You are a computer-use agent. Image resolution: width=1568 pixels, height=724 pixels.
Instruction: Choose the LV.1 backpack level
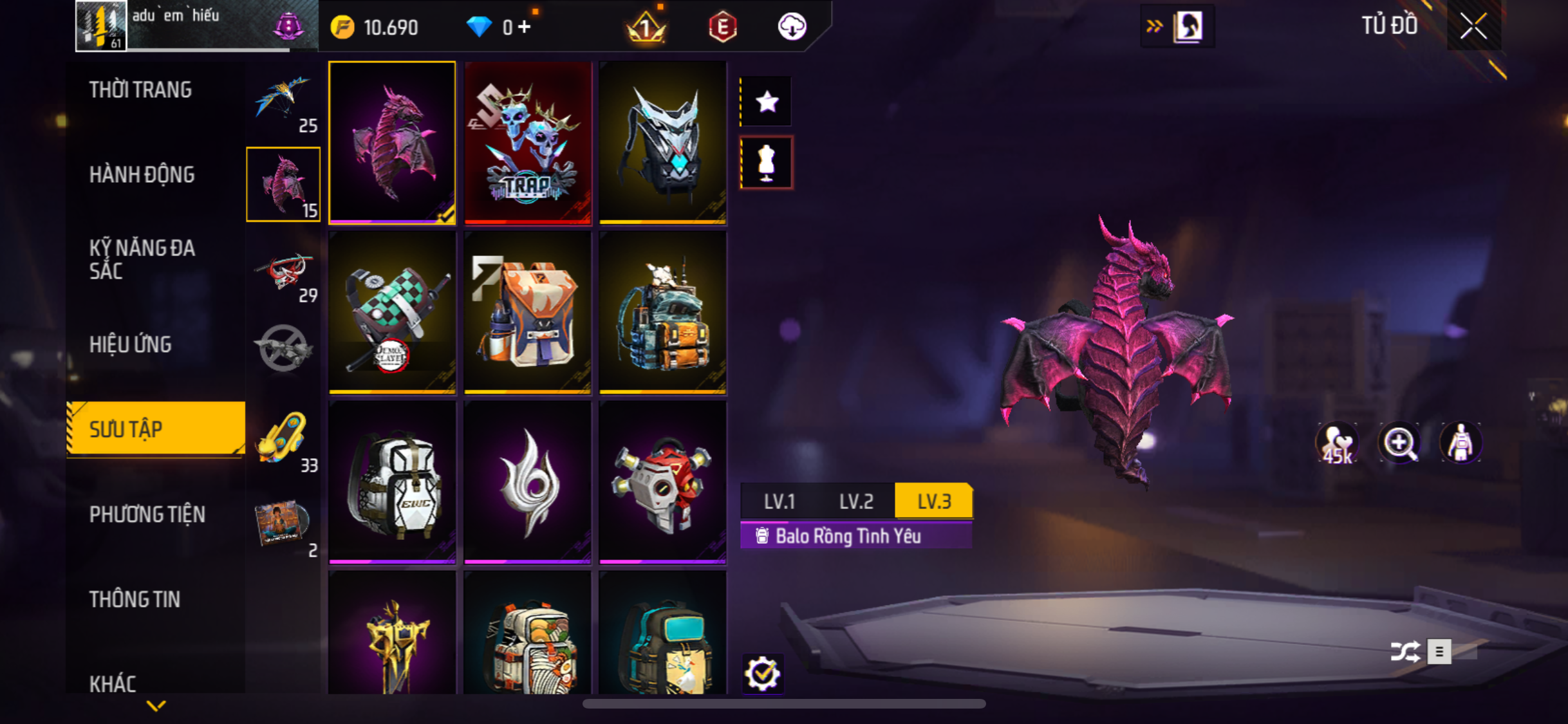coord(779,501)
